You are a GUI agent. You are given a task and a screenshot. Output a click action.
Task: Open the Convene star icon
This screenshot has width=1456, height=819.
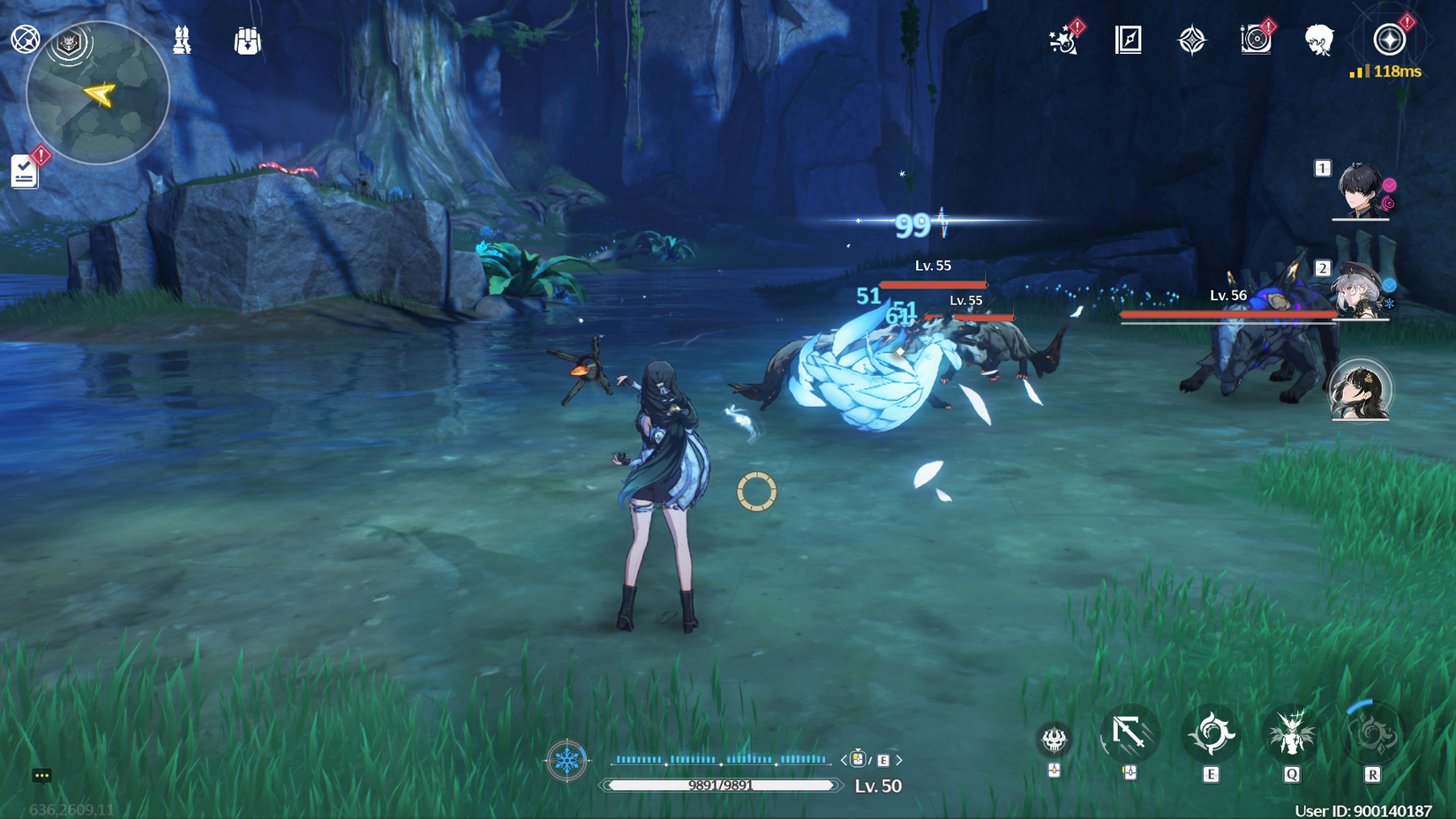click(1193, 41)
